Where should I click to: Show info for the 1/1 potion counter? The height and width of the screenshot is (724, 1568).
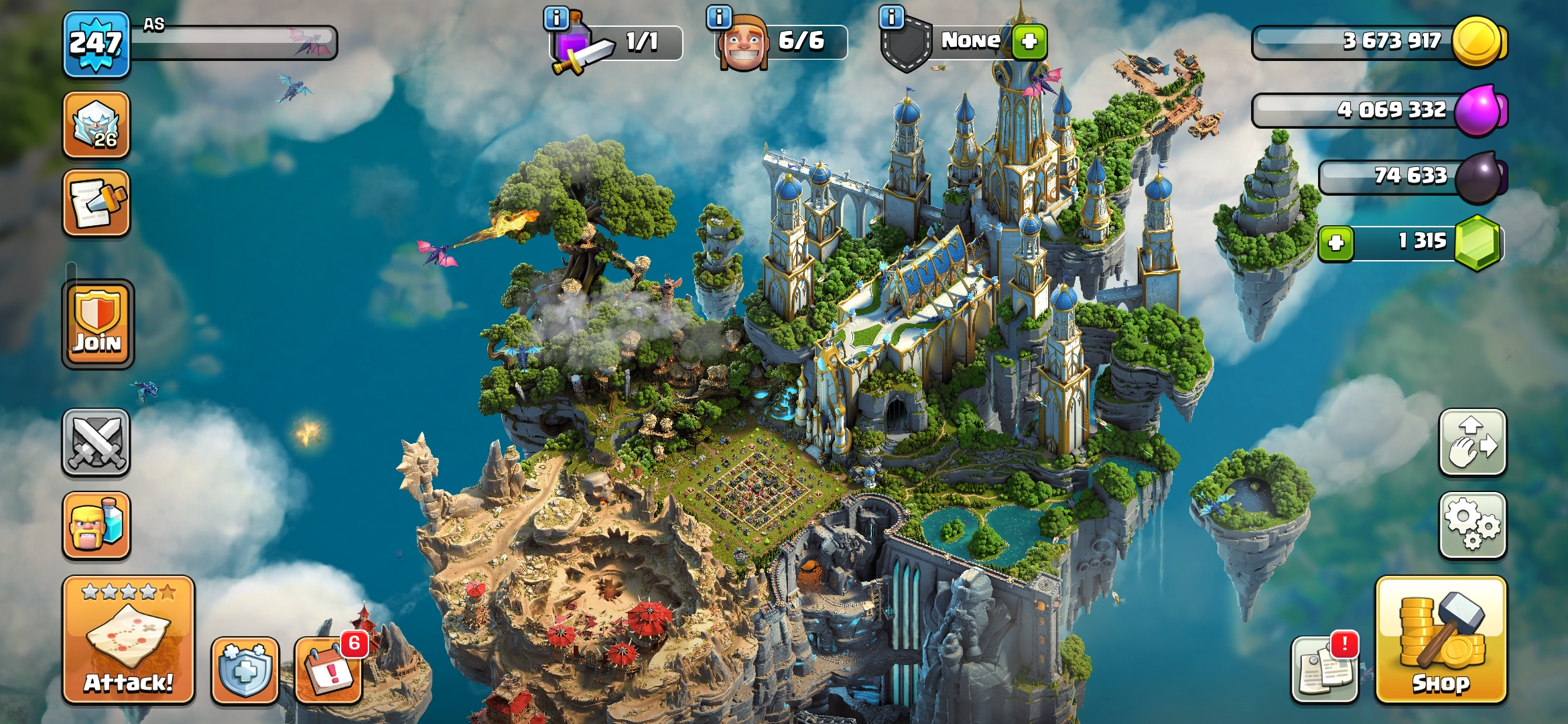click(556, 17)
